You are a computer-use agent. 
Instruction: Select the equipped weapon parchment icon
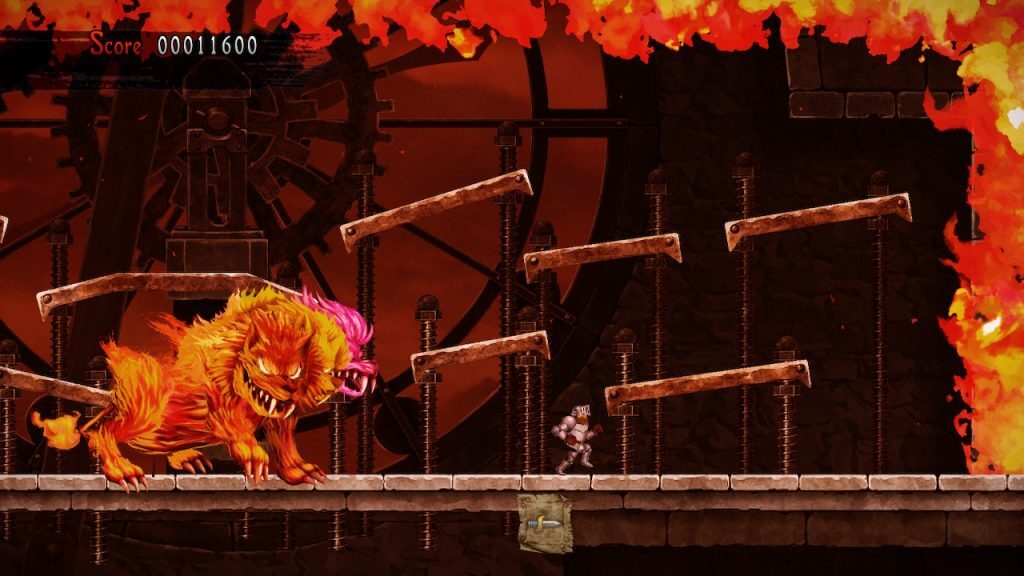coord(545,522)
